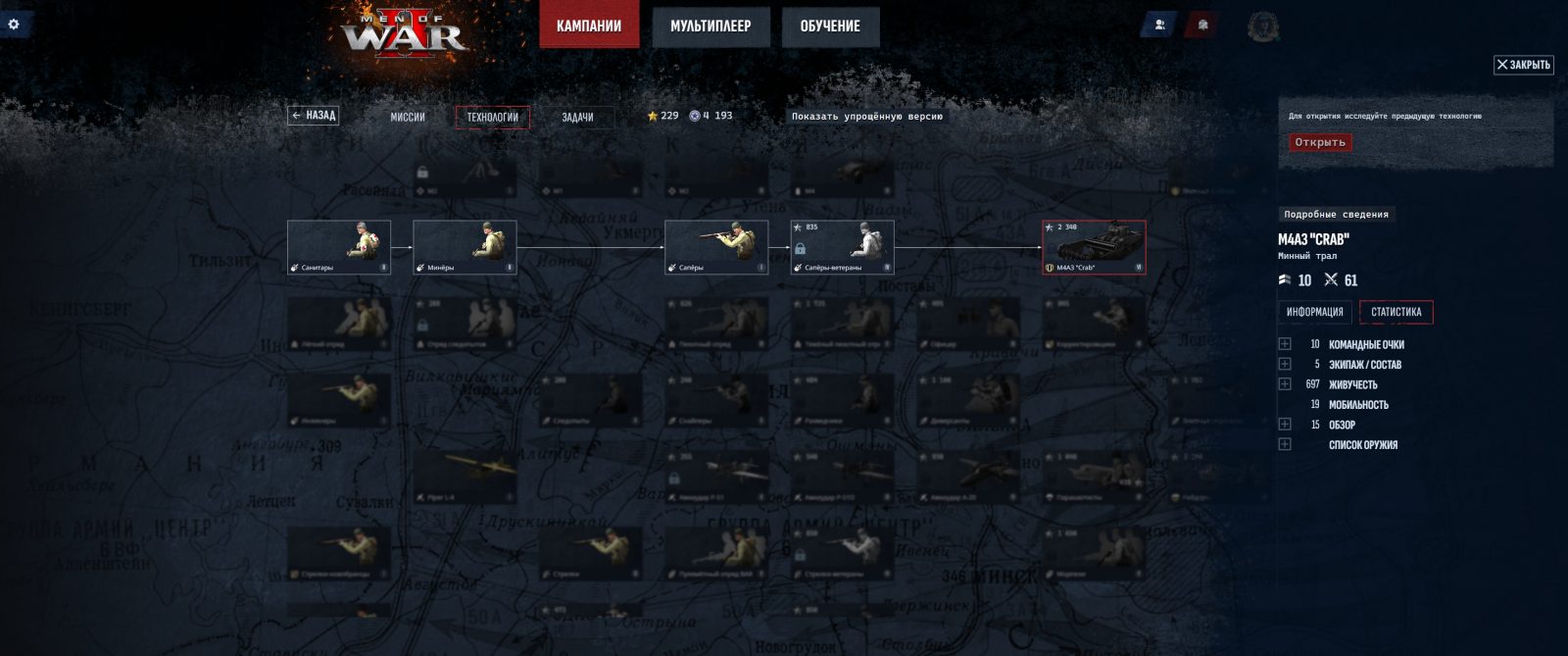Open the friends icon in top bar

pos(1159,25)
